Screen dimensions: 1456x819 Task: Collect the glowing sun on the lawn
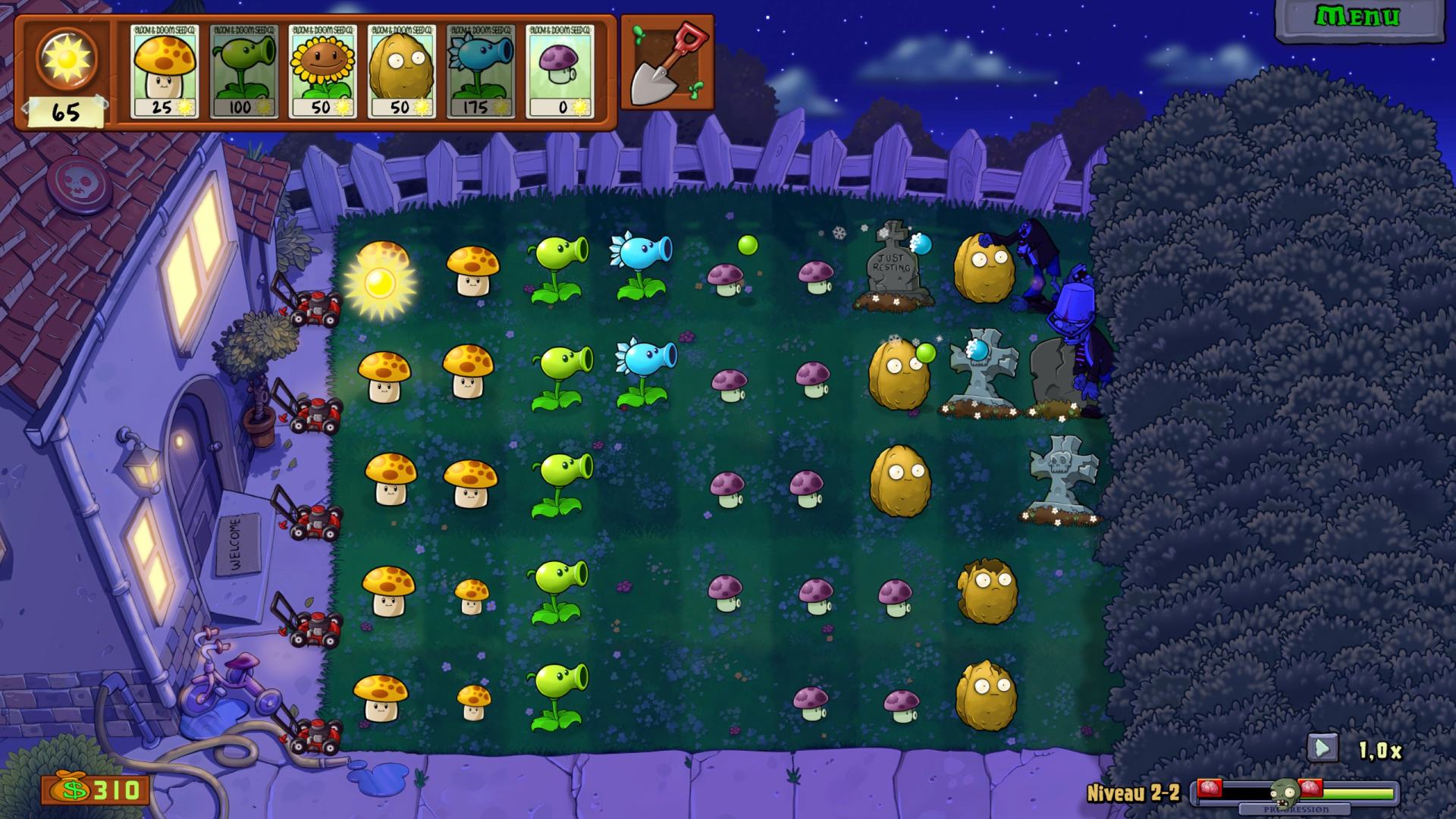pyautogui.click(x=380, y=283)
